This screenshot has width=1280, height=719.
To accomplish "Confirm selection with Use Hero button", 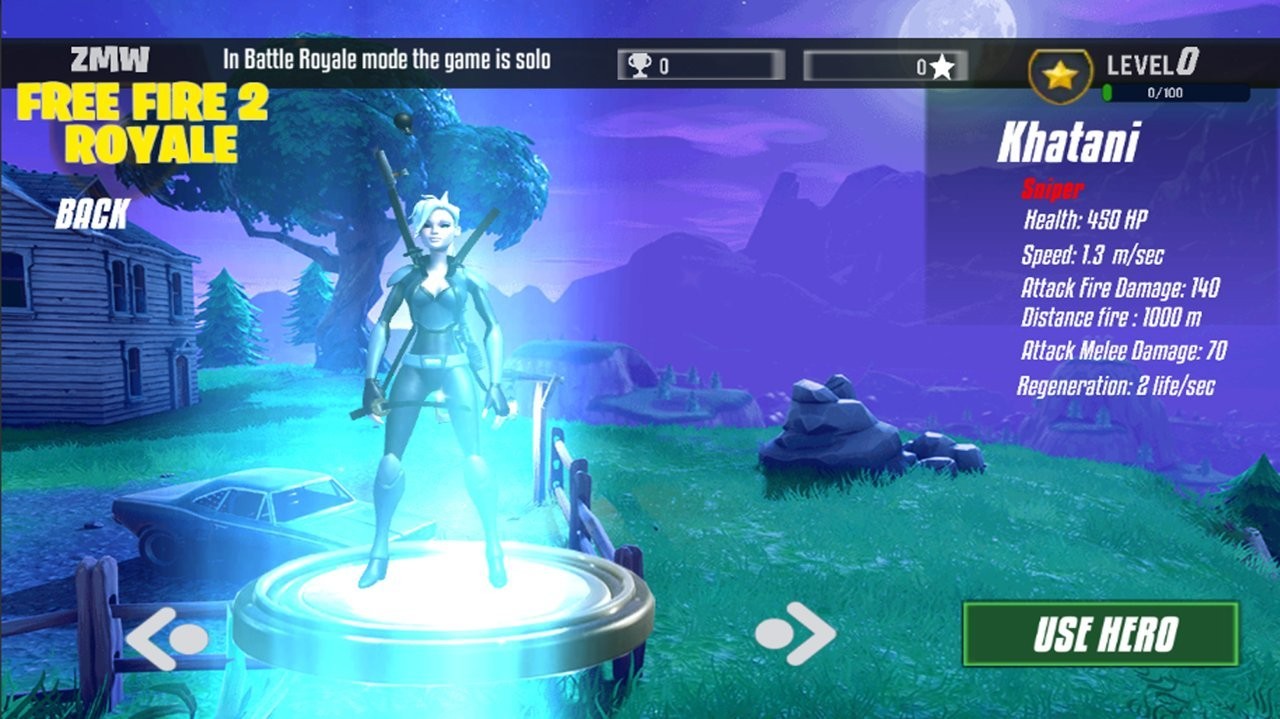I will [x=1100, y=634].
